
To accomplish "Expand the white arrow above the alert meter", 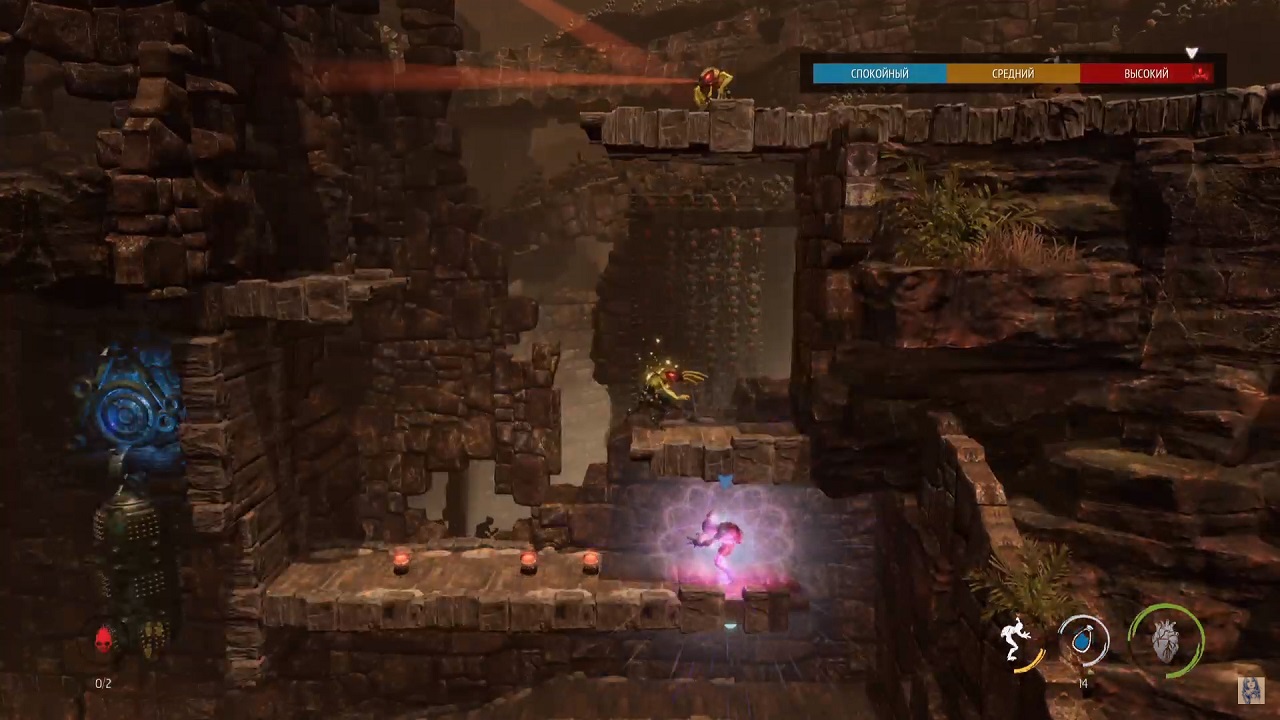I will pos(1192,53).
